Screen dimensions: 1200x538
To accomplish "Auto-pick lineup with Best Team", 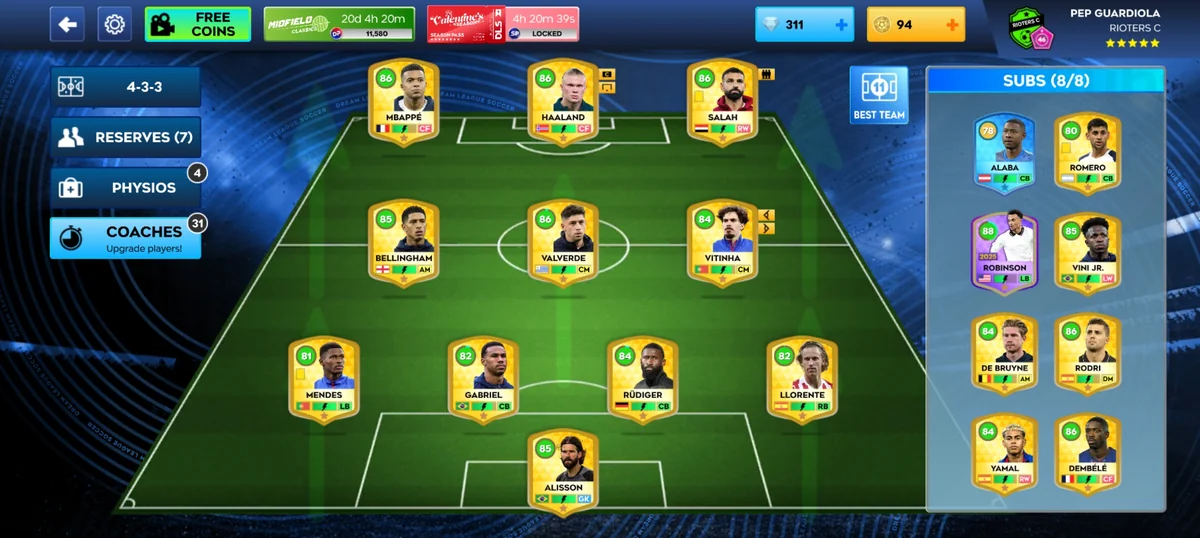I will 878,95.
